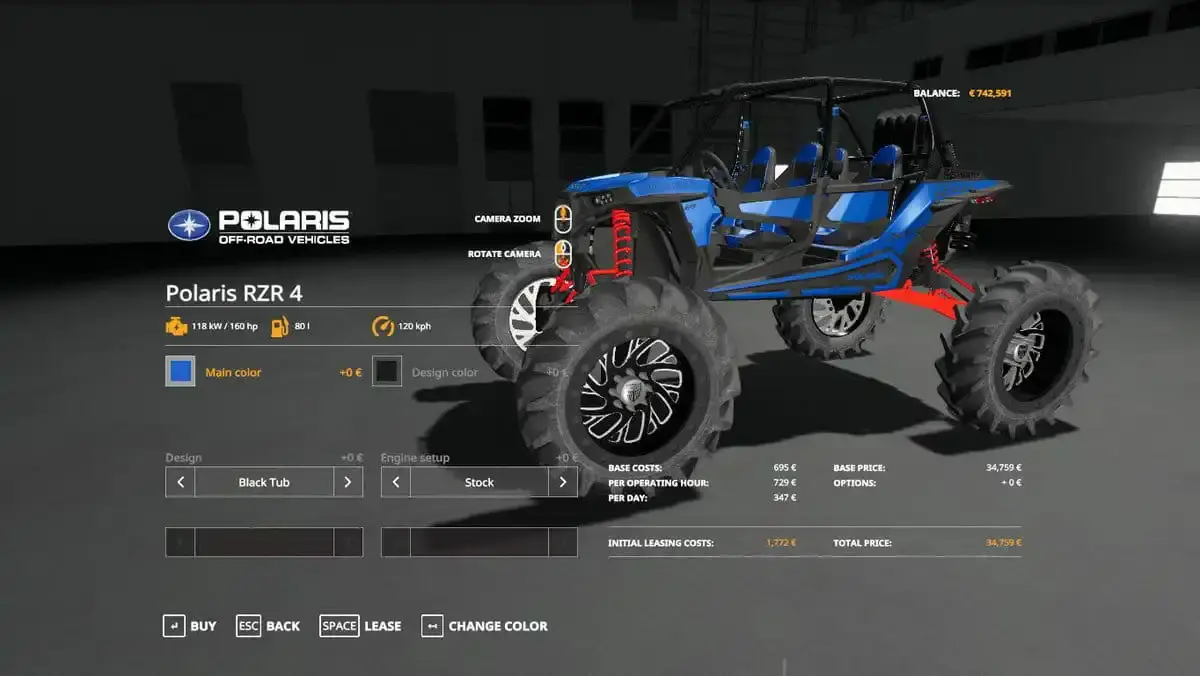Pick the black Design color swatch
The width and height of the screenshot is (1200, 676).
(x=387, y=372)
